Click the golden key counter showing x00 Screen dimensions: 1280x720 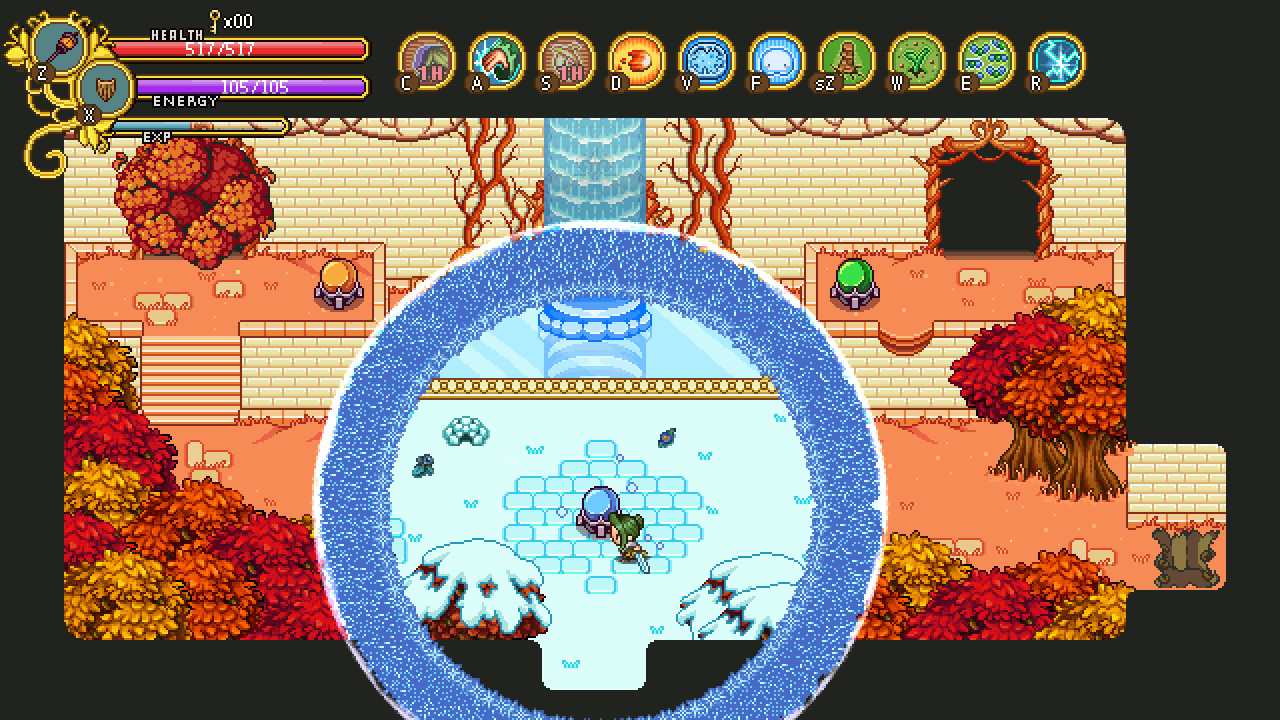coord(218,18)
